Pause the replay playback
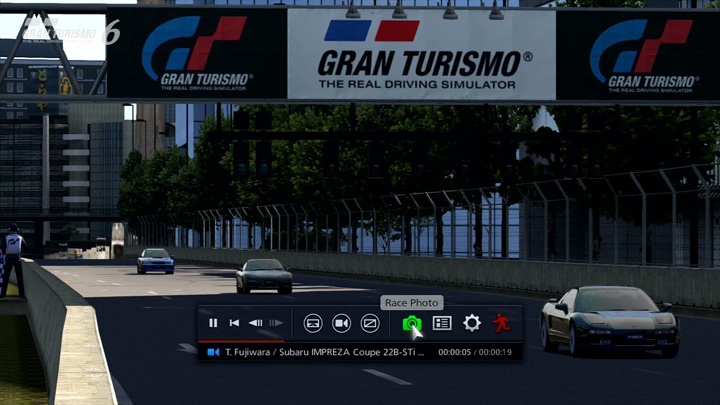 click(213, 323)
